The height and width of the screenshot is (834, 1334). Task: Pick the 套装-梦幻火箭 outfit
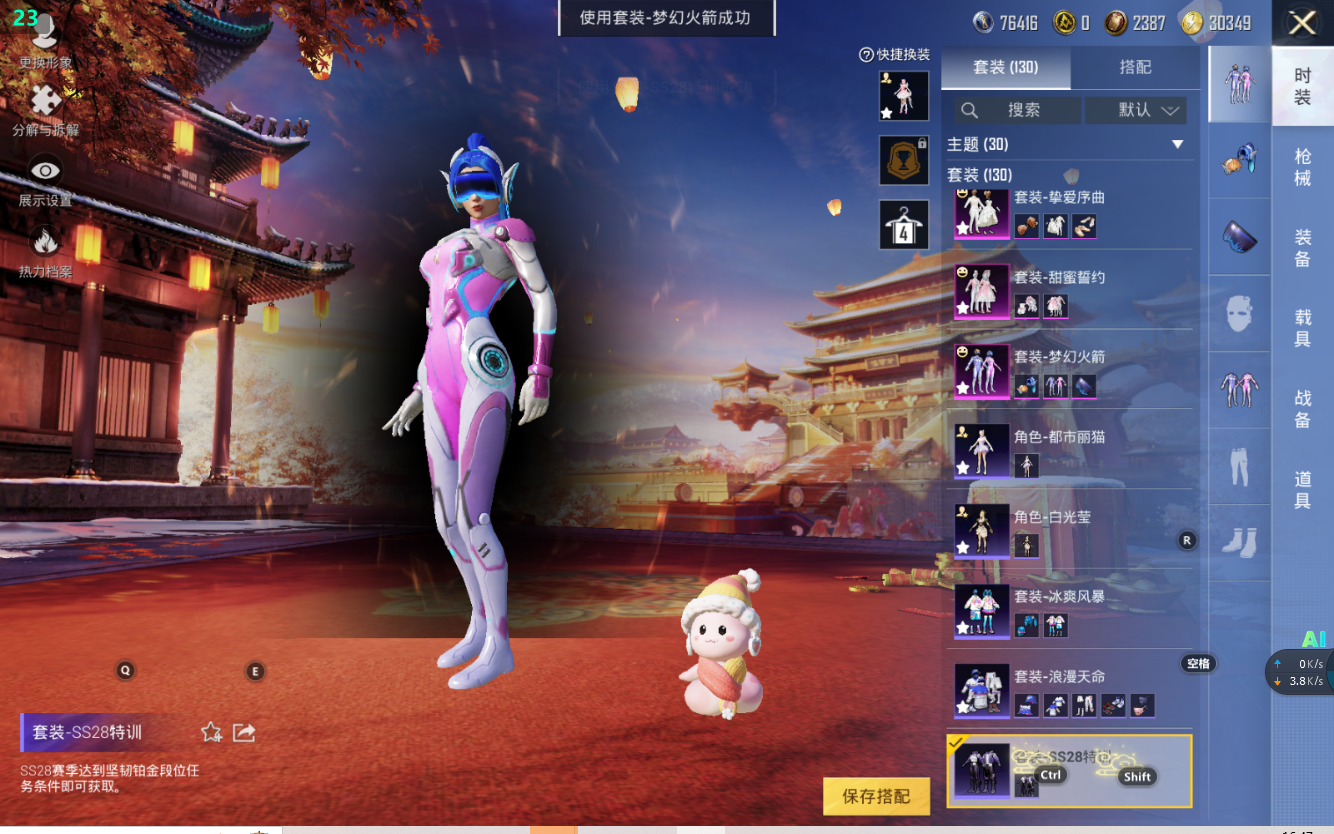click(1070, 371)
